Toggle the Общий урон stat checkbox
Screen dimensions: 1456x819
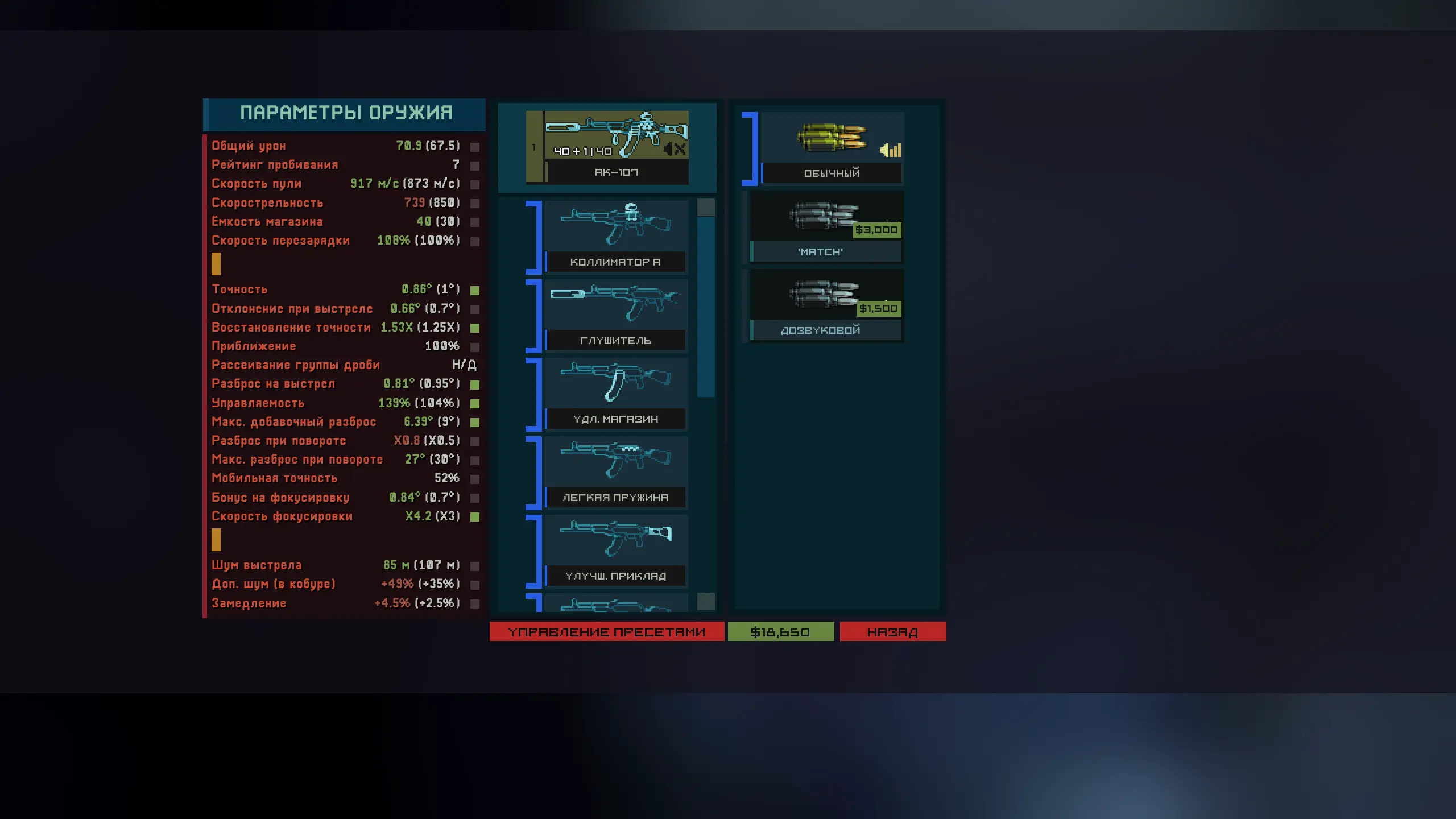(x=475, y=147)
